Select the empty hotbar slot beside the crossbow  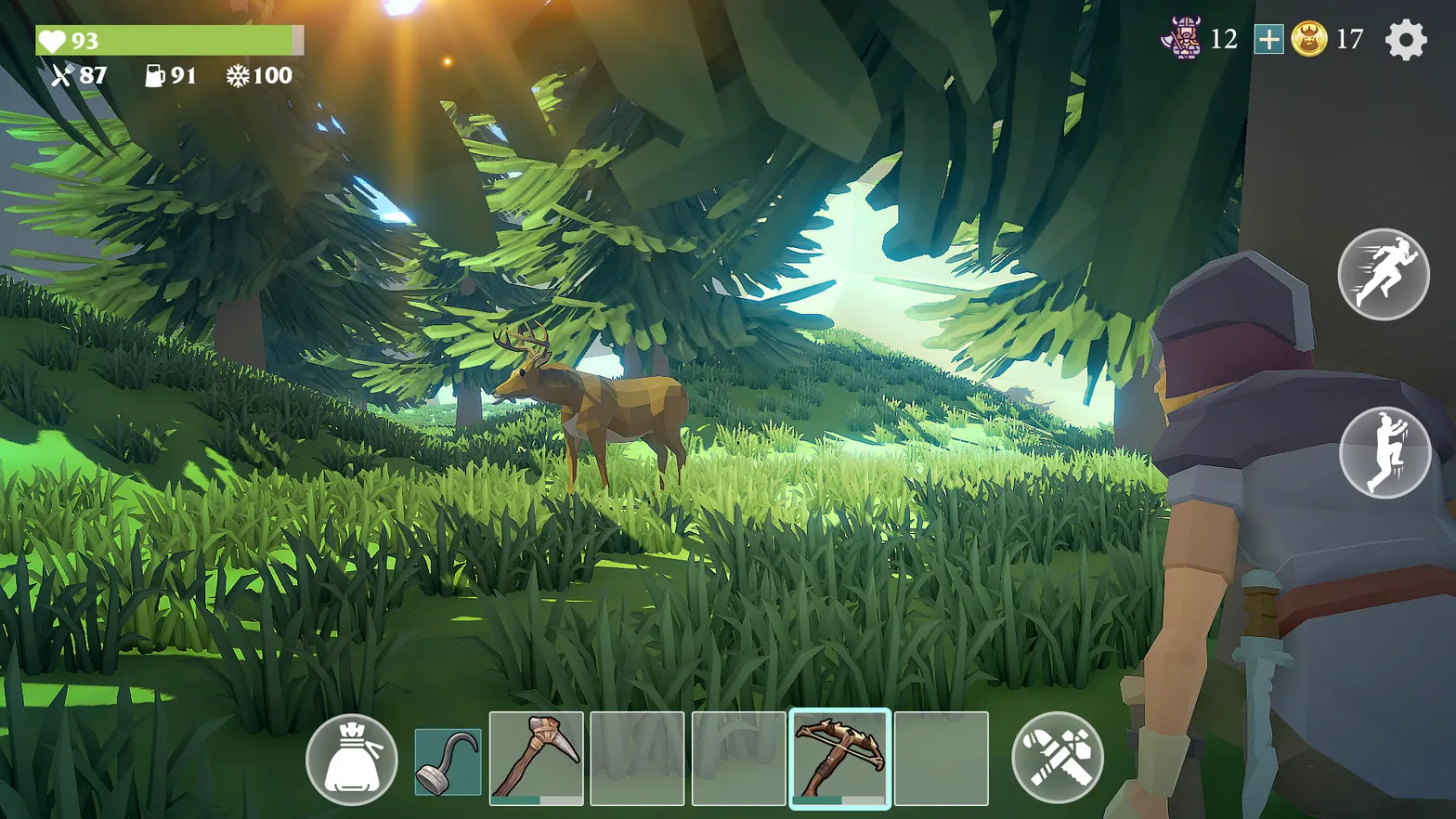(x=941, y=758)
